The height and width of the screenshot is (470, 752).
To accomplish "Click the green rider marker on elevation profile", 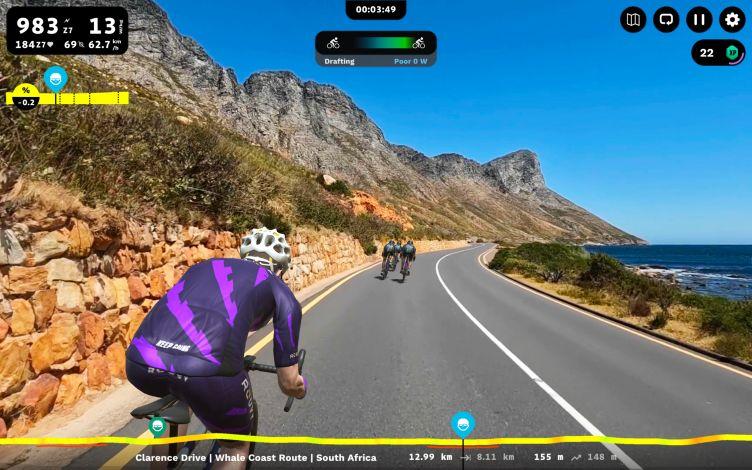I will (157, 426).
